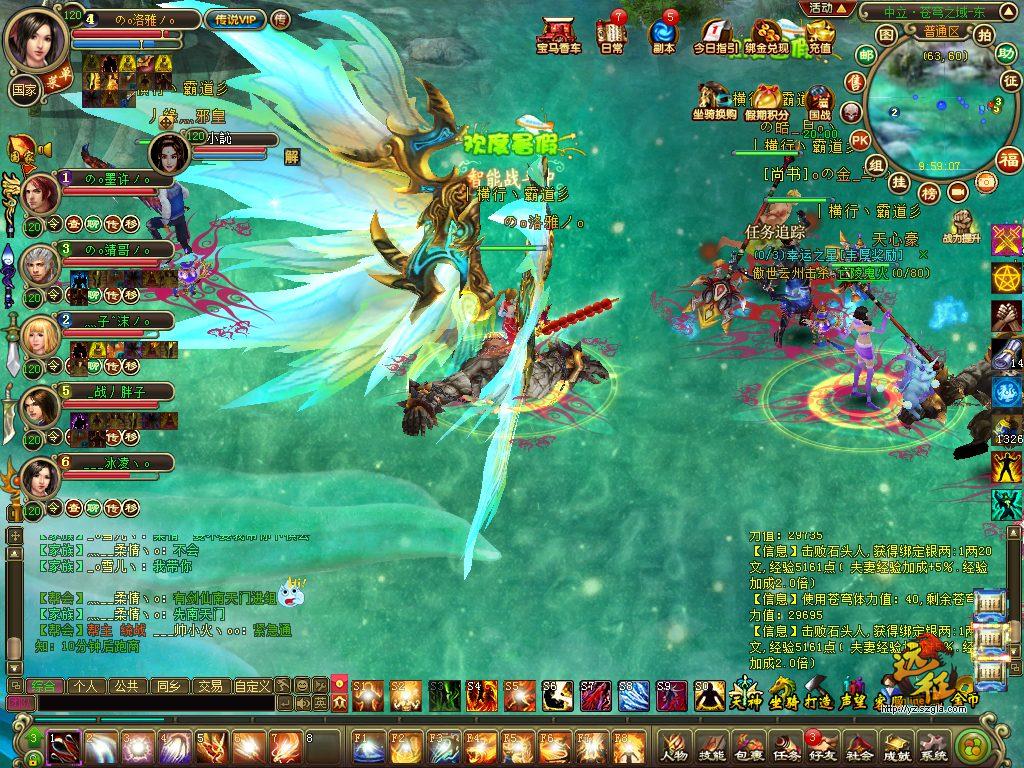Open the 系统 system menu
The image size is (1024, 768).
coord(933,745)
